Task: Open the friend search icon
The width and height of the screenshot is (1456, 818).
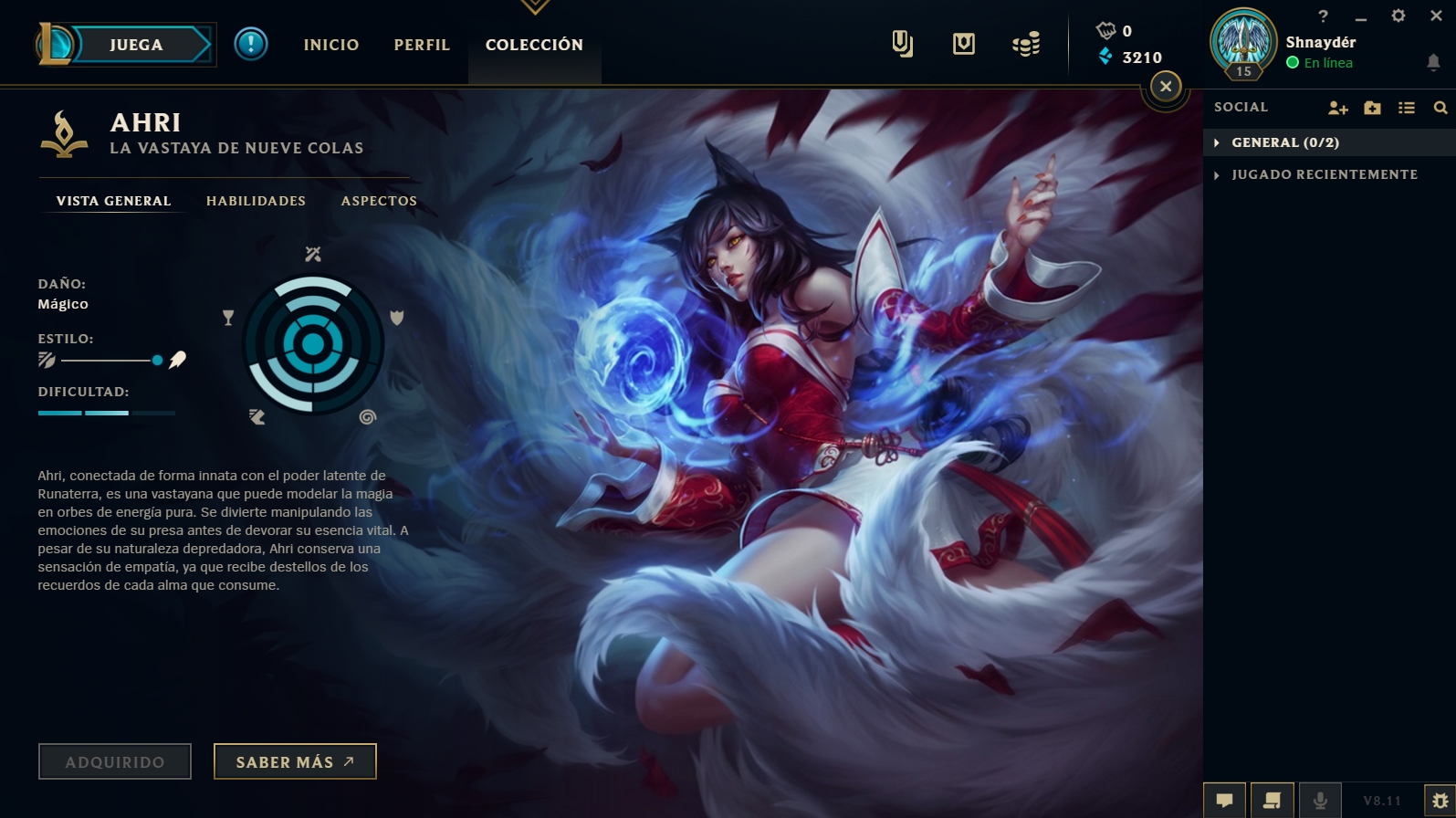Action: pyautogui.click(x=1440, y=107)
